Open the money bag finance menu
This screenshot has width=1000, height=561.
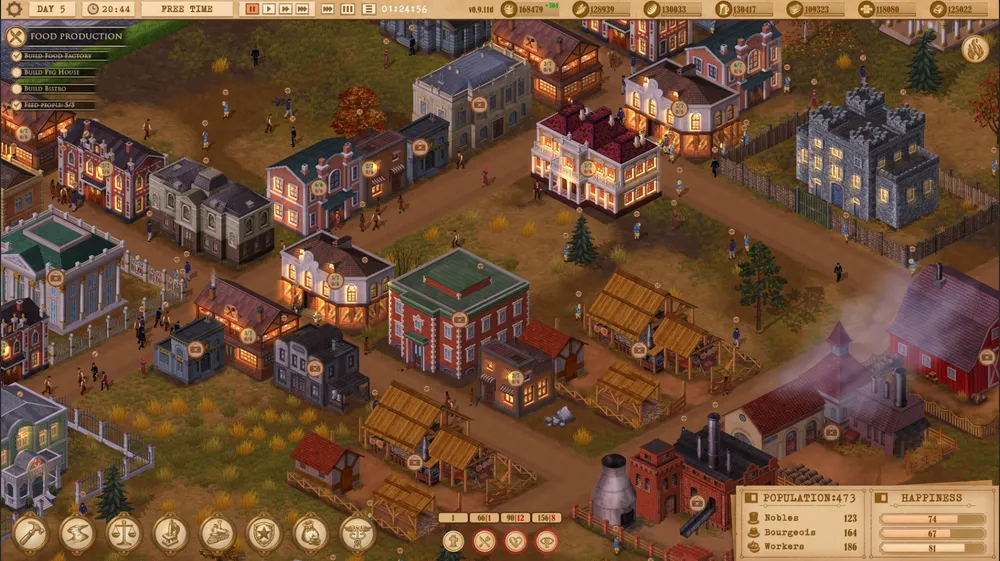311,533
